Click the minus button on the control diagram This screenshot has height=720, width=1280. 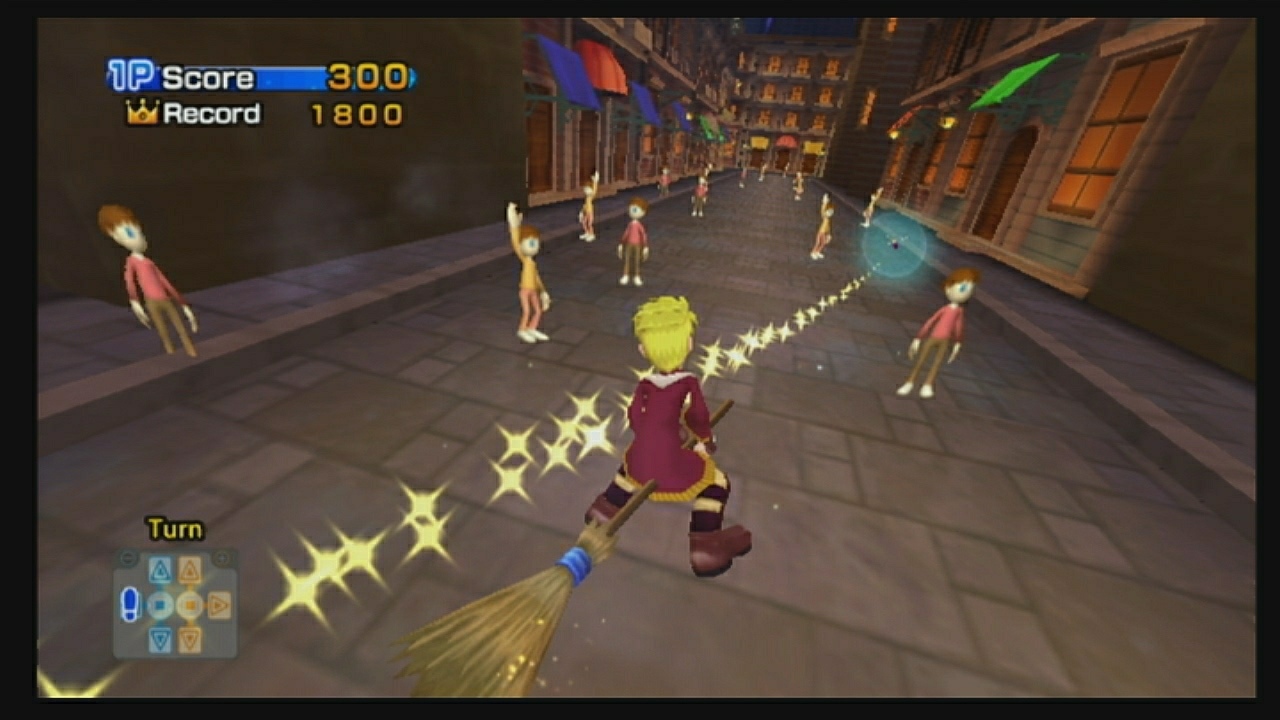tap(127, 556)
